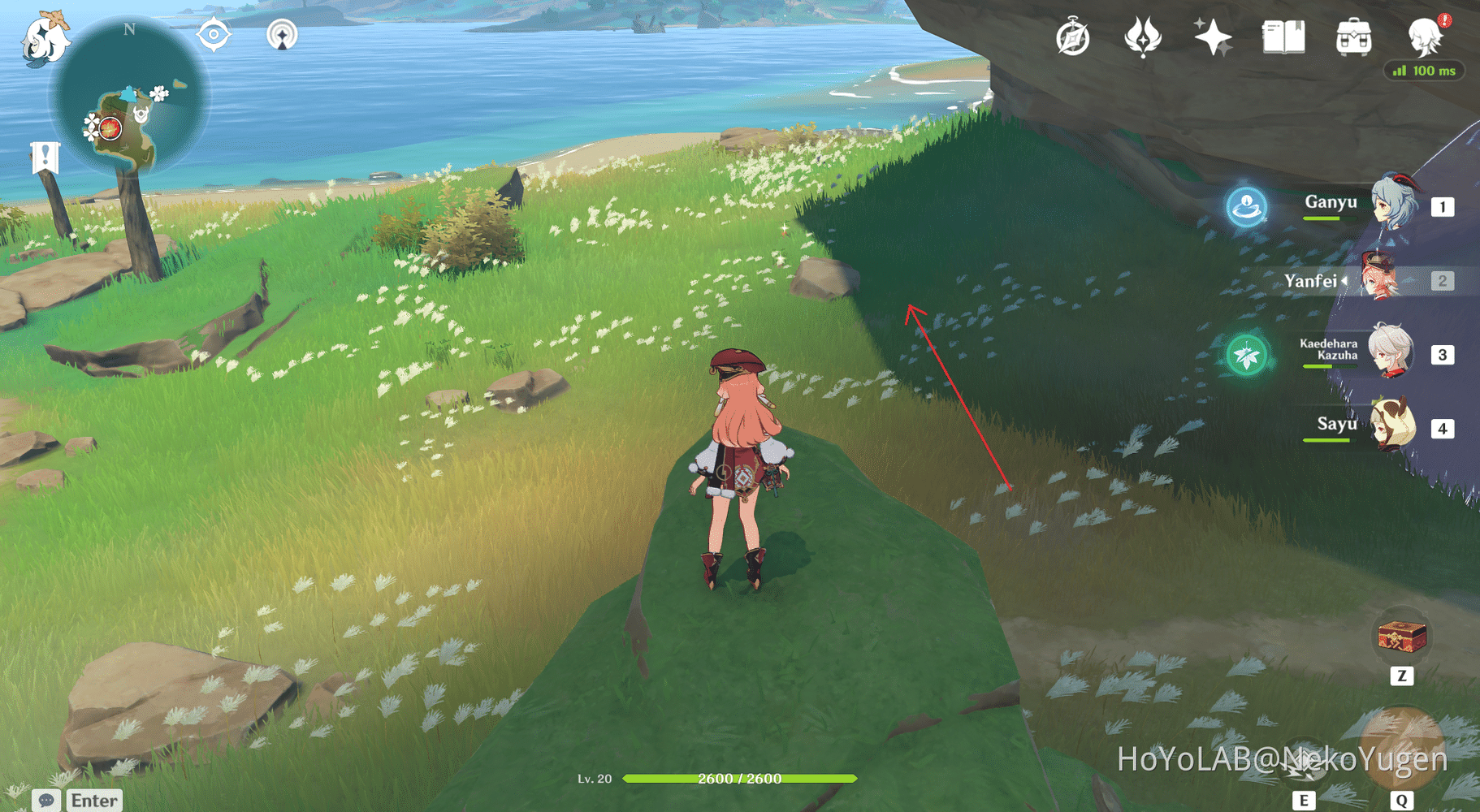Open the character profile icon
This screenshot has width=1480, height=812.
tap(1425, 36)
